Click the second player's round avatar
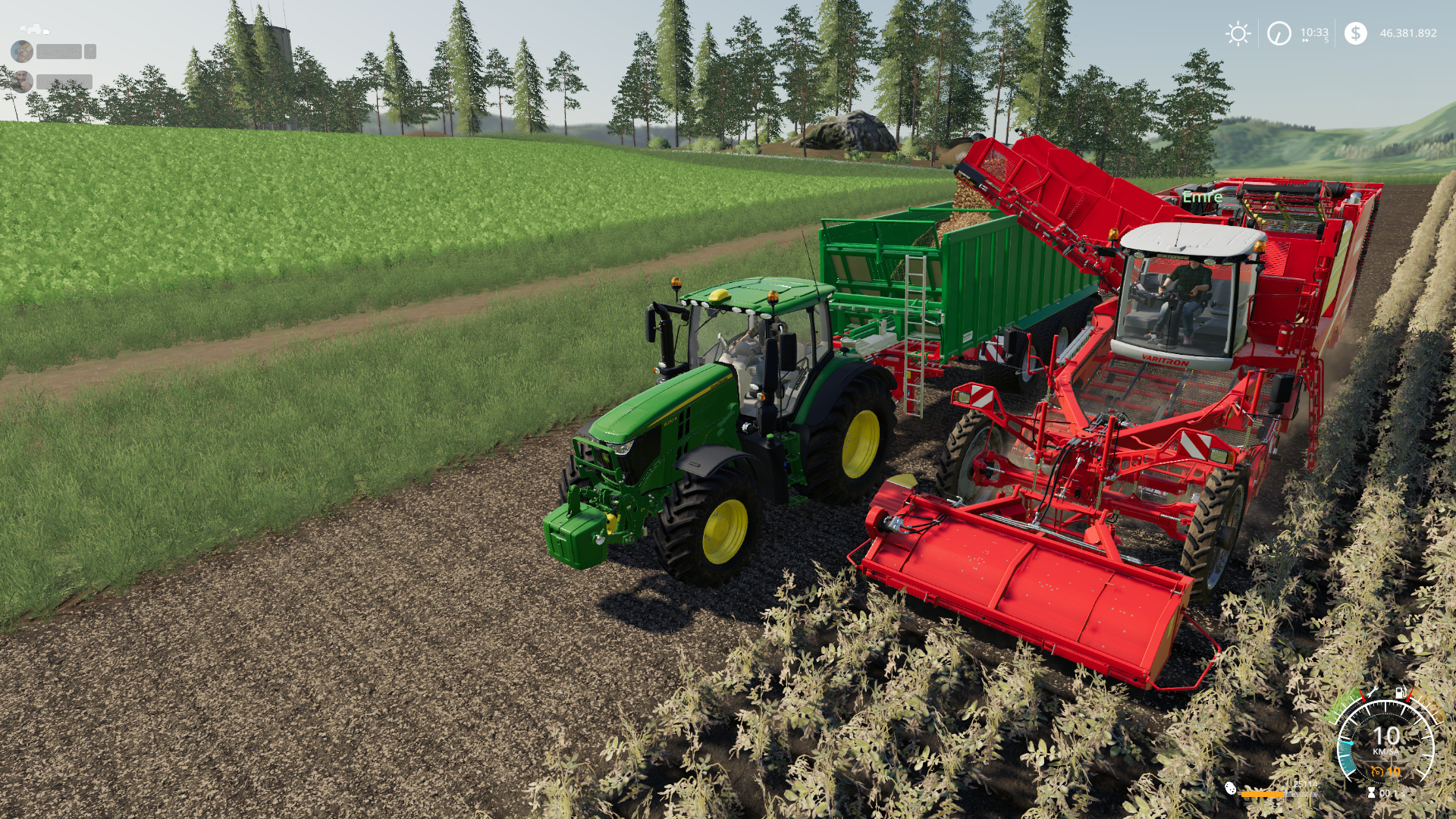Image resolution: width=1456 pixels, height=819 pixels. [23, 82]
